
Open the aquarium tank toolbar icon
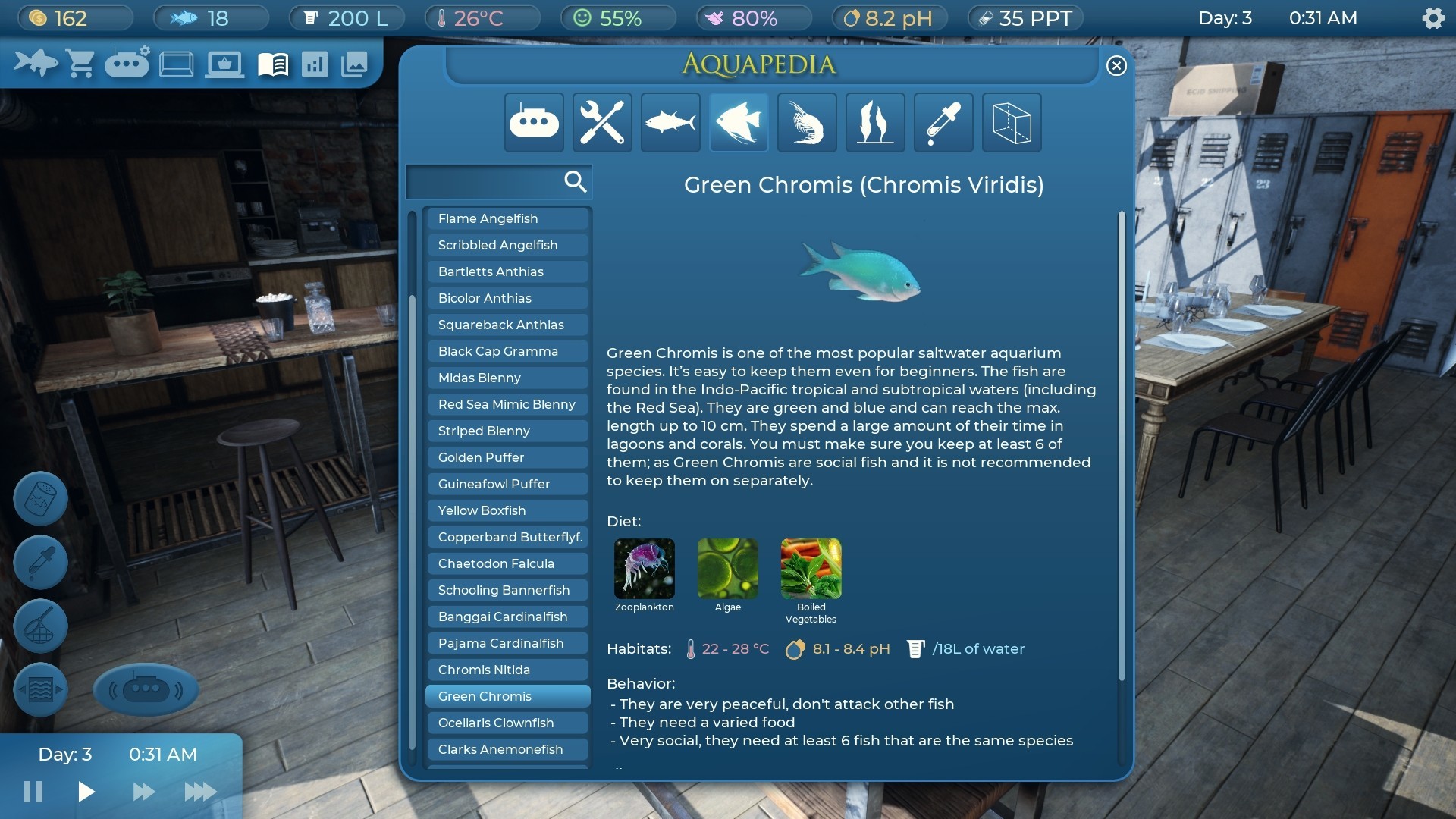[x=176, y=63]
